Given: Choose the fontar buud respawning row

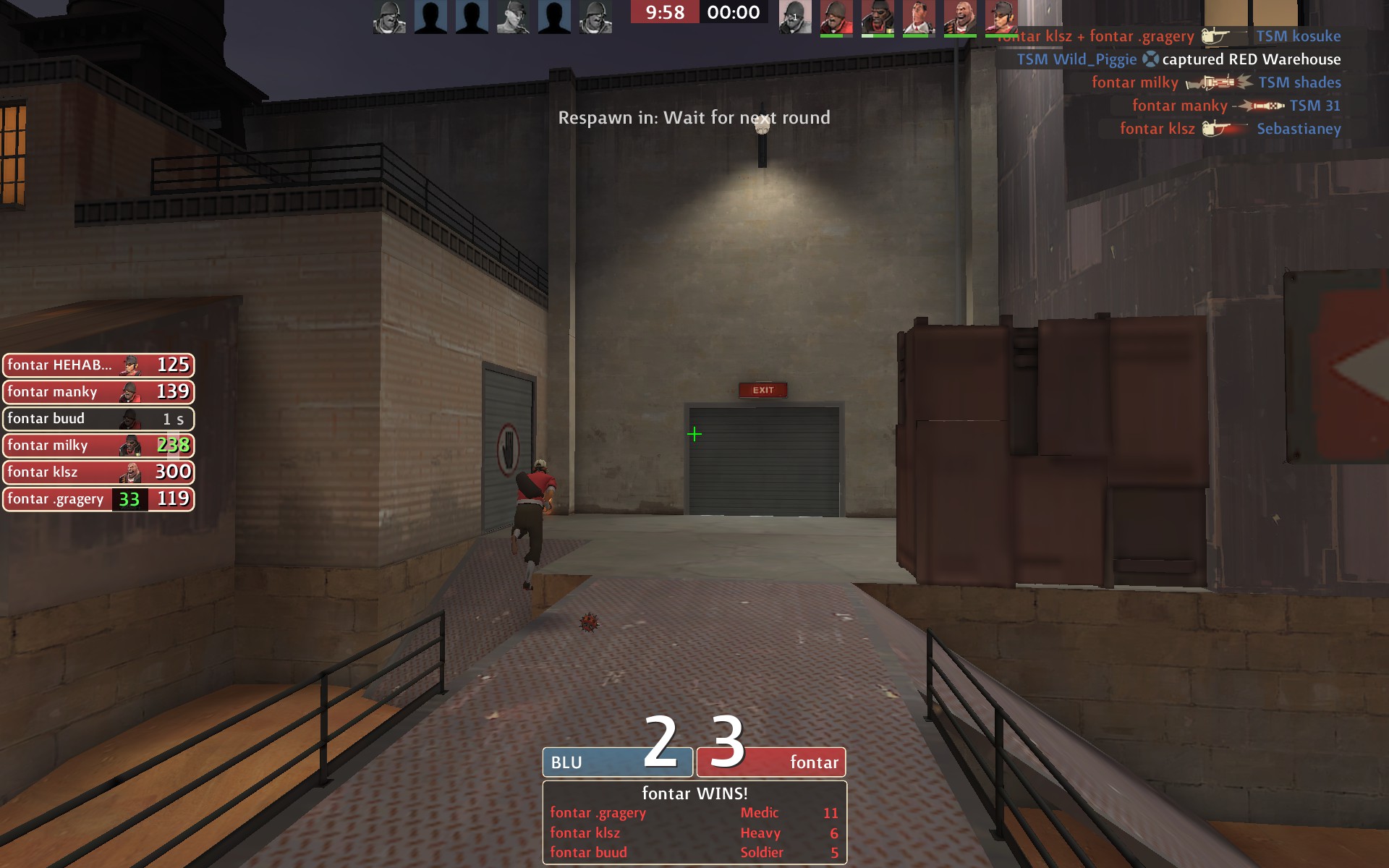Looking at the screenshot, I should pos(98,419).
